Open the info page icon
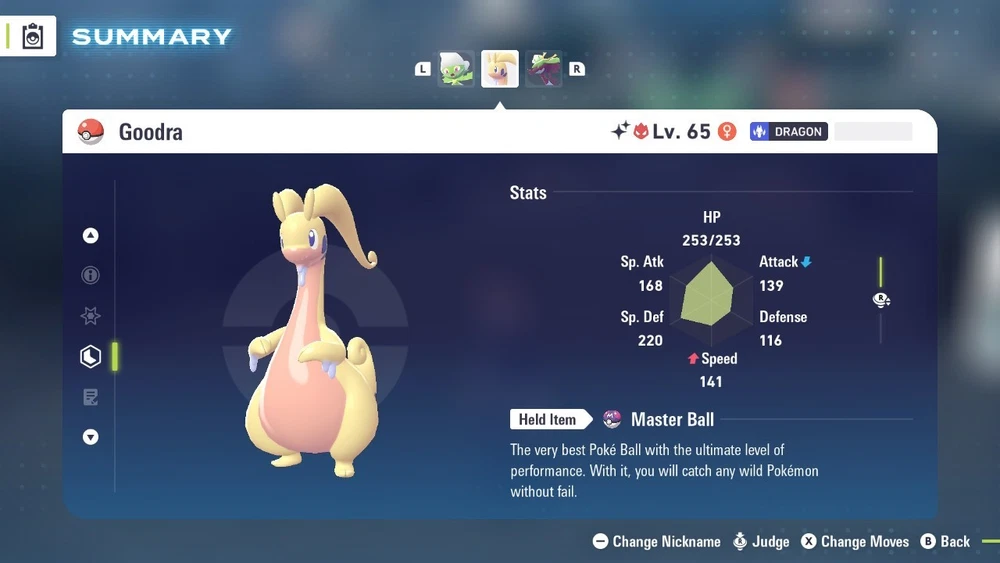Screen dimensions: 1000x563 pyautogui.click(x=91, y=275)
